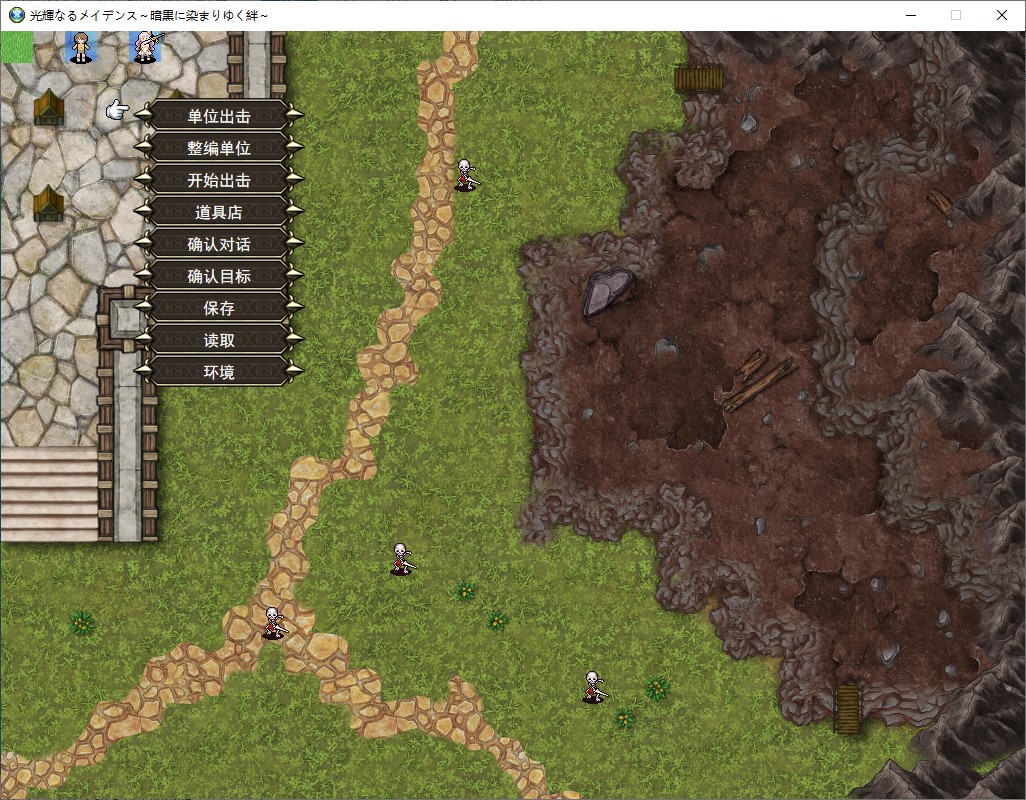Choose 开始出击 to begin the sortie

coord(219,180)
